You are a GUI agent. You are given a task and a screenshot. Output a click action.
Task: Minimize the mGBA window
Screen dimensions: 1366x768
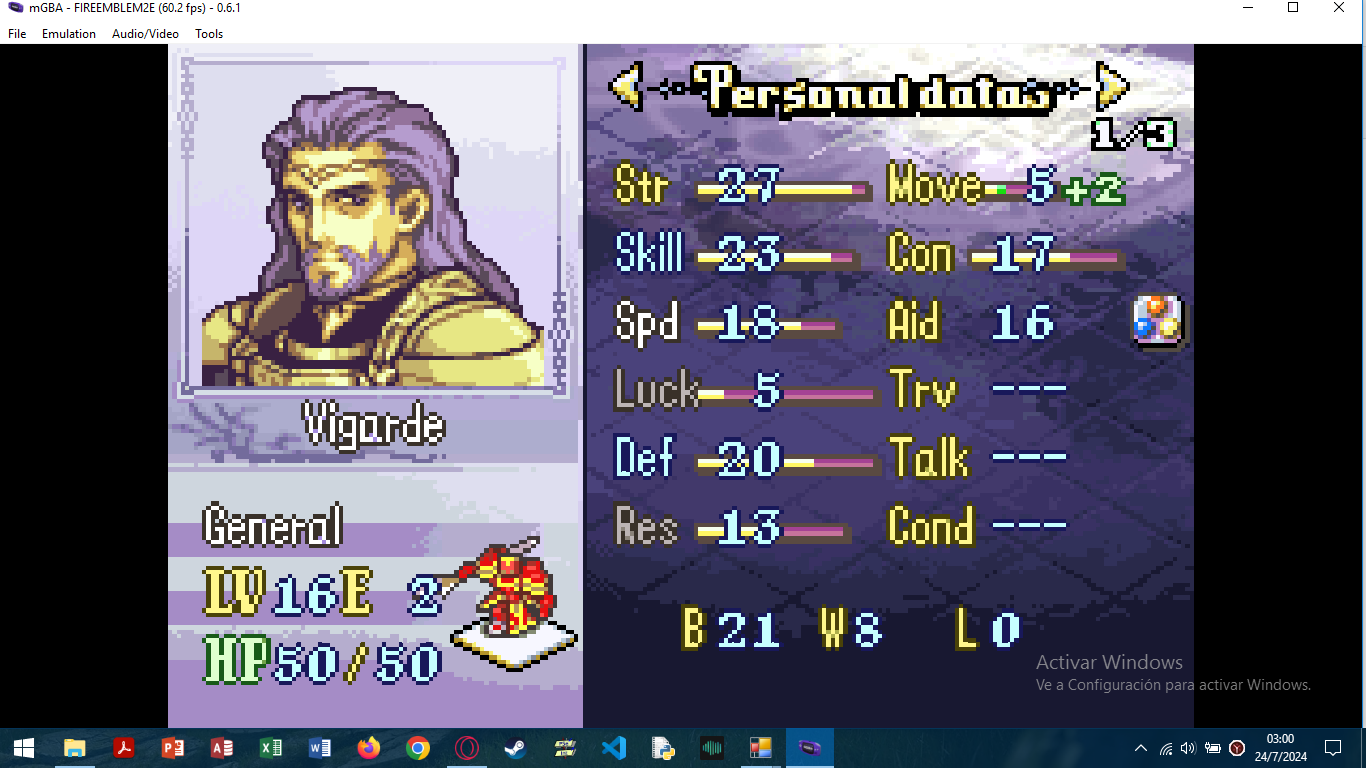pyautogui.click(x=1247, y=8)
